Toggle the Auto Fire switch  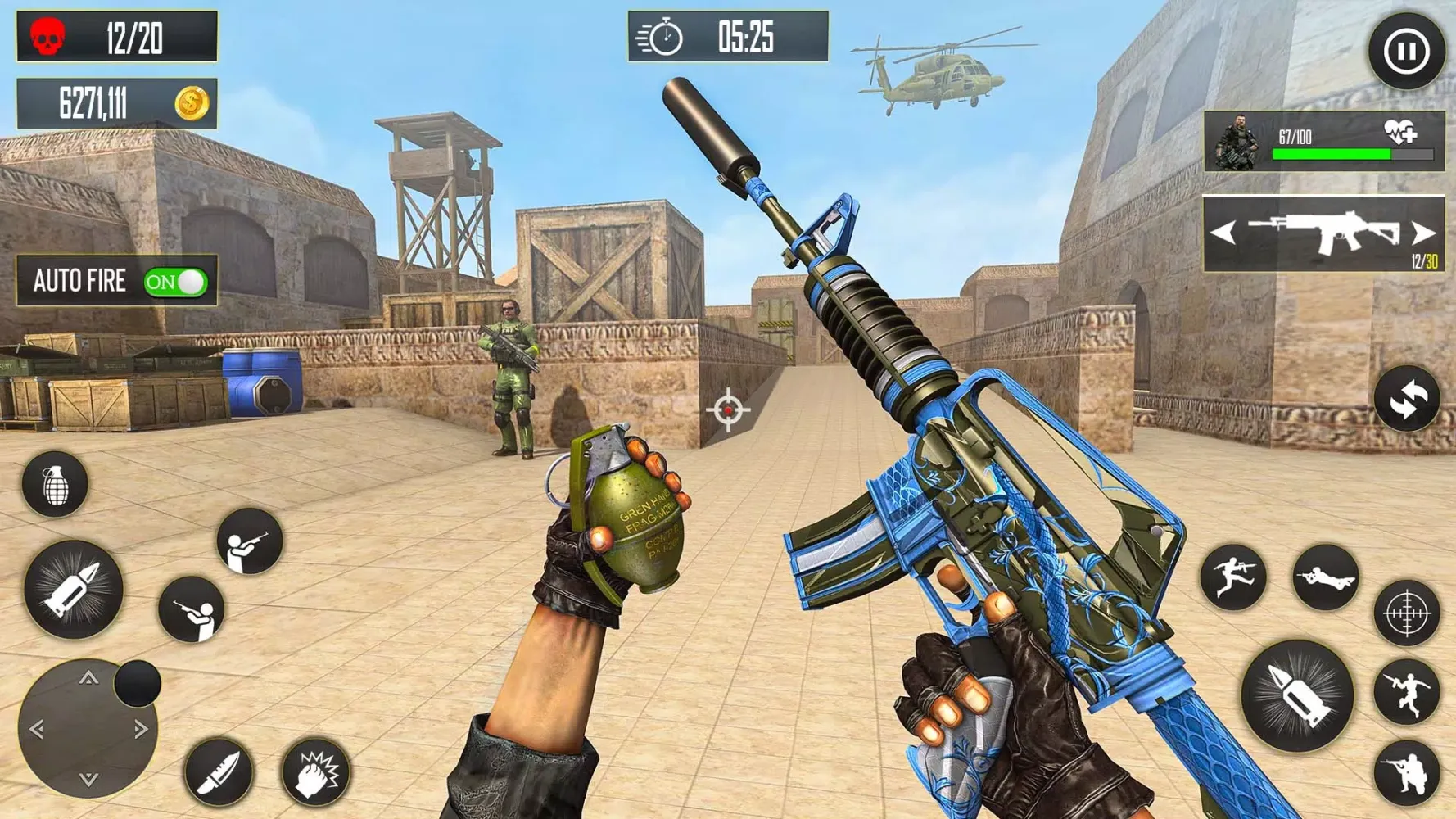(175, 283)
